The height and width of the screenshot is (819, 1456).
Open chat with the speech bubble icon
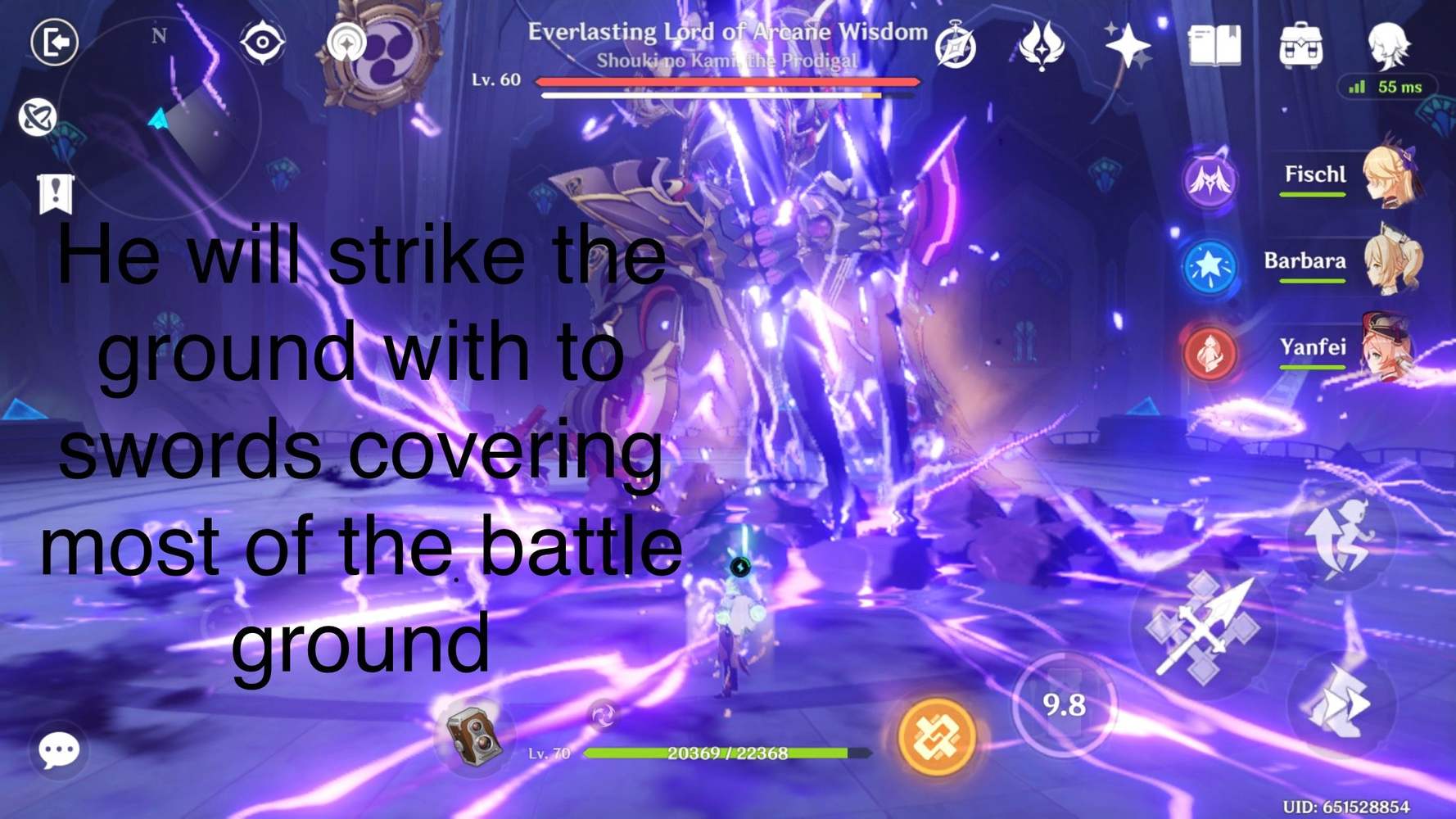[57, 749]
